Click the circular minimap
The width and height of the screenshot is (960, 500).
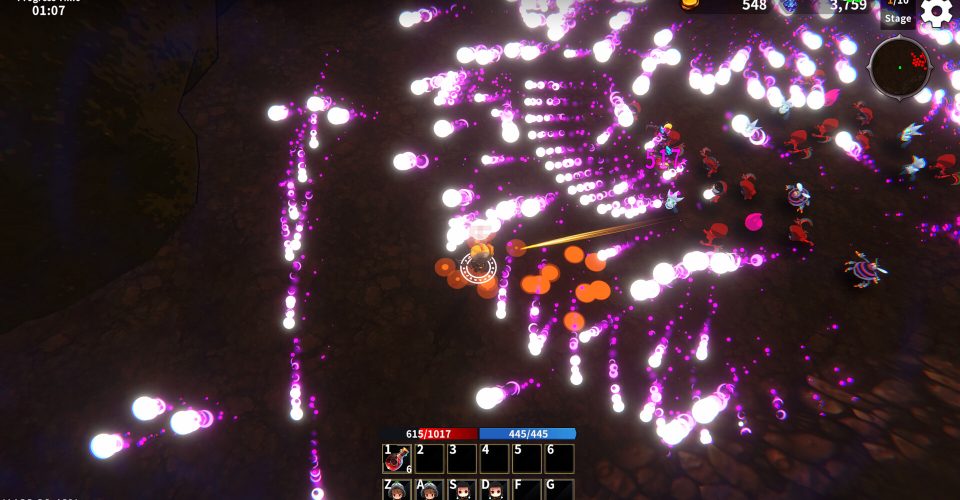click(899, 67)
